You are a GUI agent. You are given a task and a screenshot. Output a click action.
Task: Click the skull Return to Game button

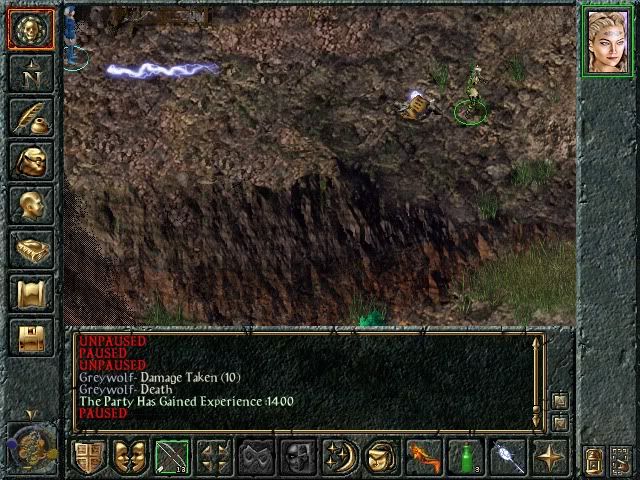click(x=31, y=28)
